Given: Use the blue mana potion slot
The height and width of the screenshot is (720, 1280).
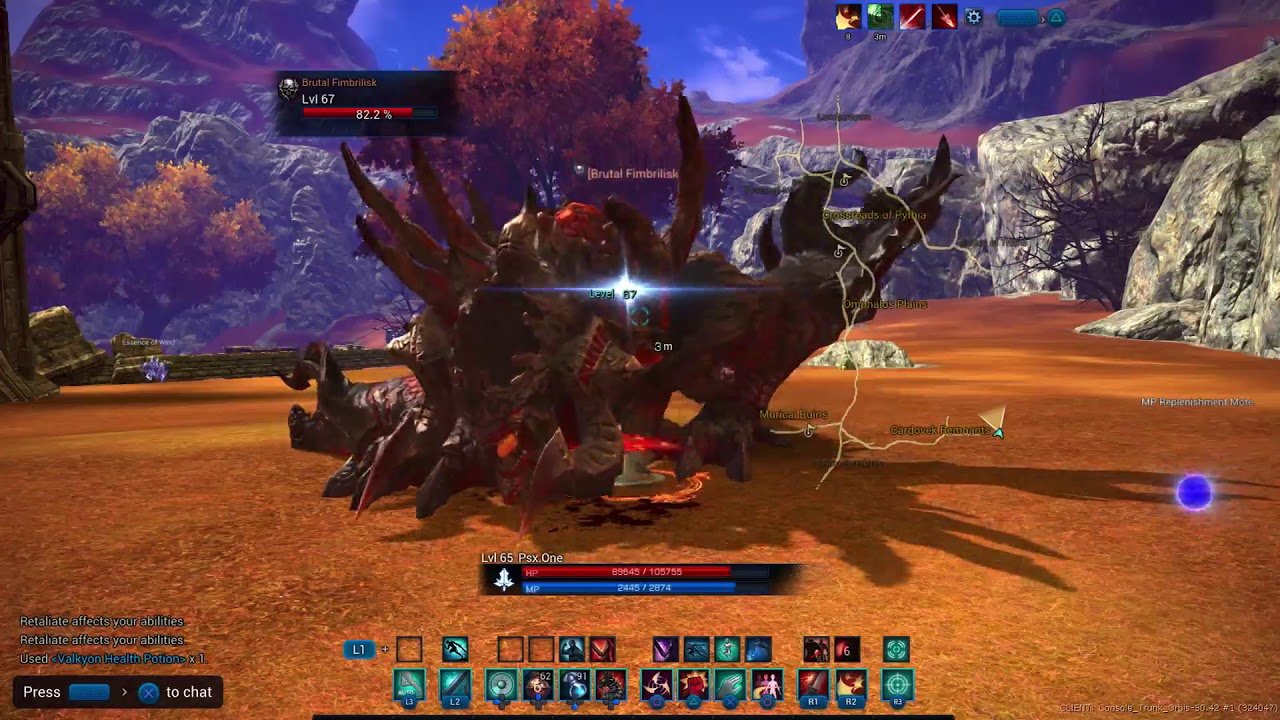Looking at the screenshot, I should click(575, 685).
